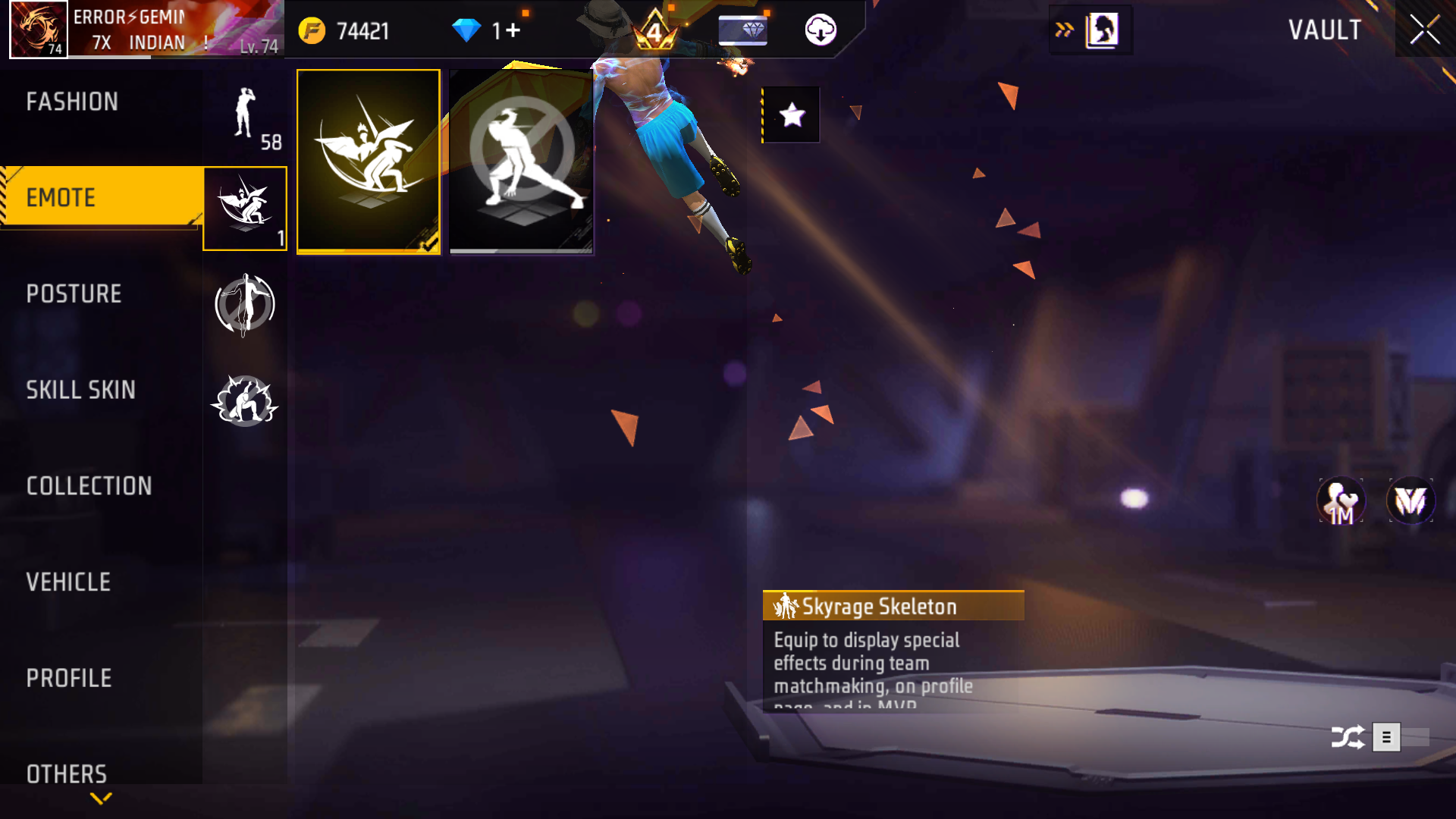Select the Skyrage Skeleton emote thumbnail

(x=368, y=160)
